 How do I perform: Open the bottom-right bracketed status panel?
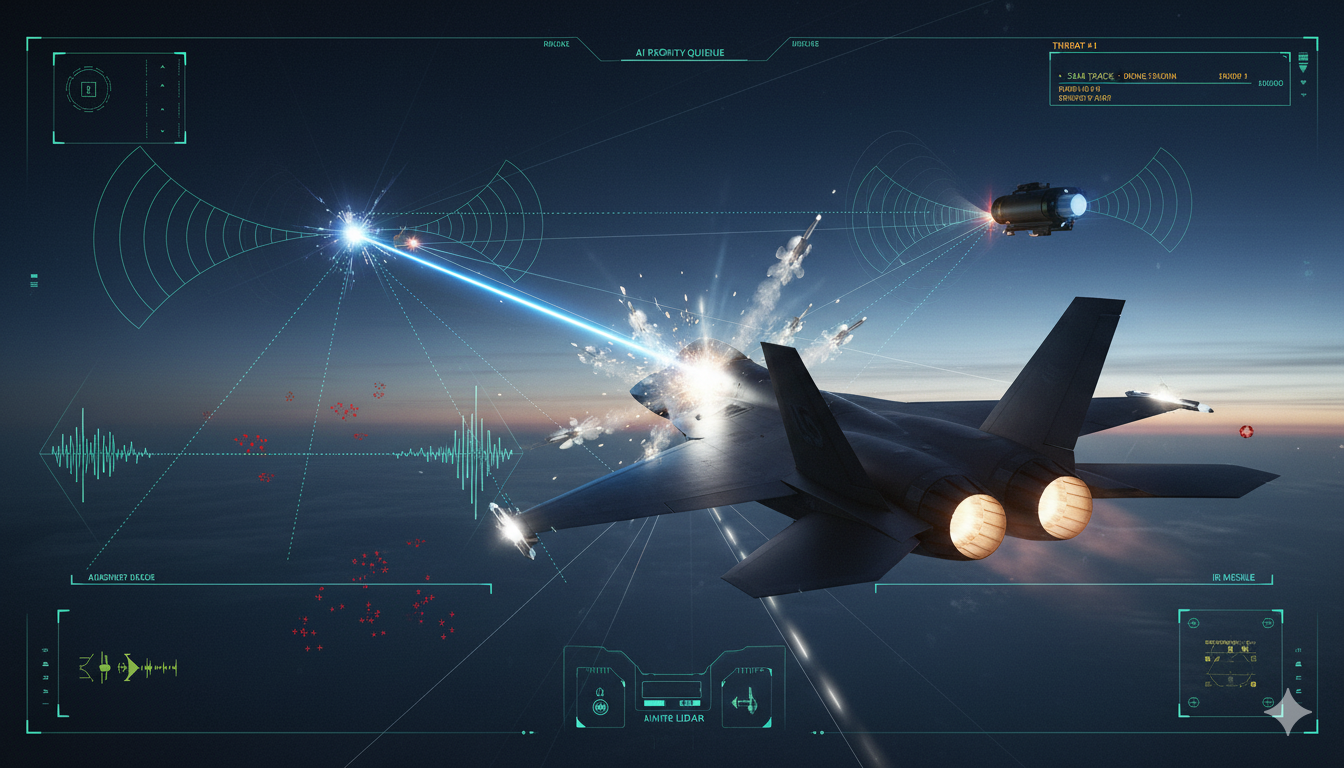click(x=1229, y=662)
